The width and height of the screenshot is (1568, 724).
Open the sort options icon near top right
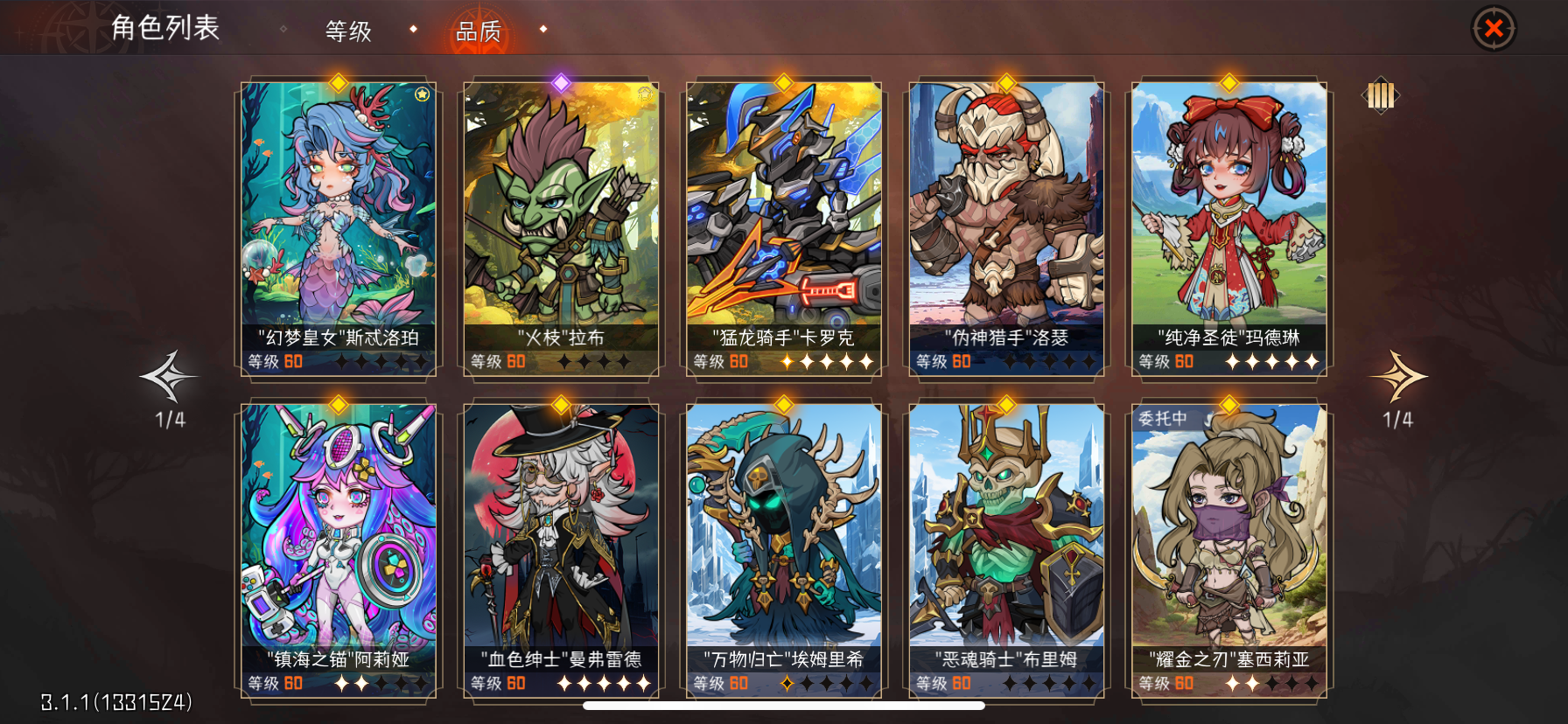pos(1380,96)
